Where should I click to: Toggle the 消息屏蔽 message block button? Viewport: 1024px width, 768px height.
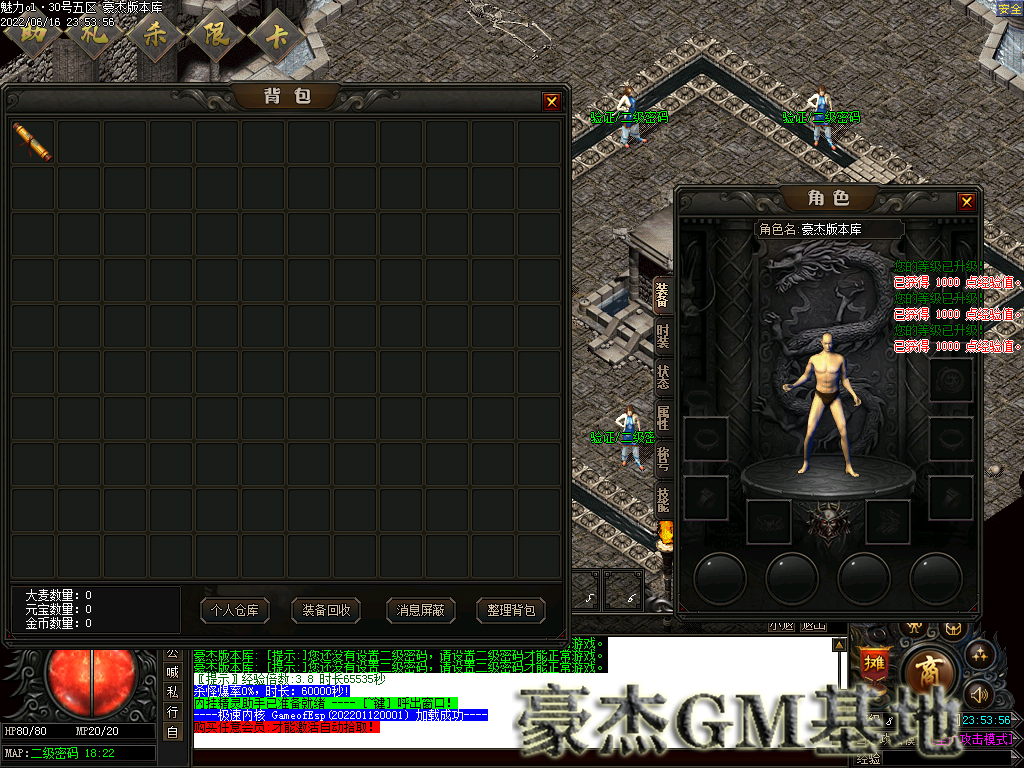point(421,610)
